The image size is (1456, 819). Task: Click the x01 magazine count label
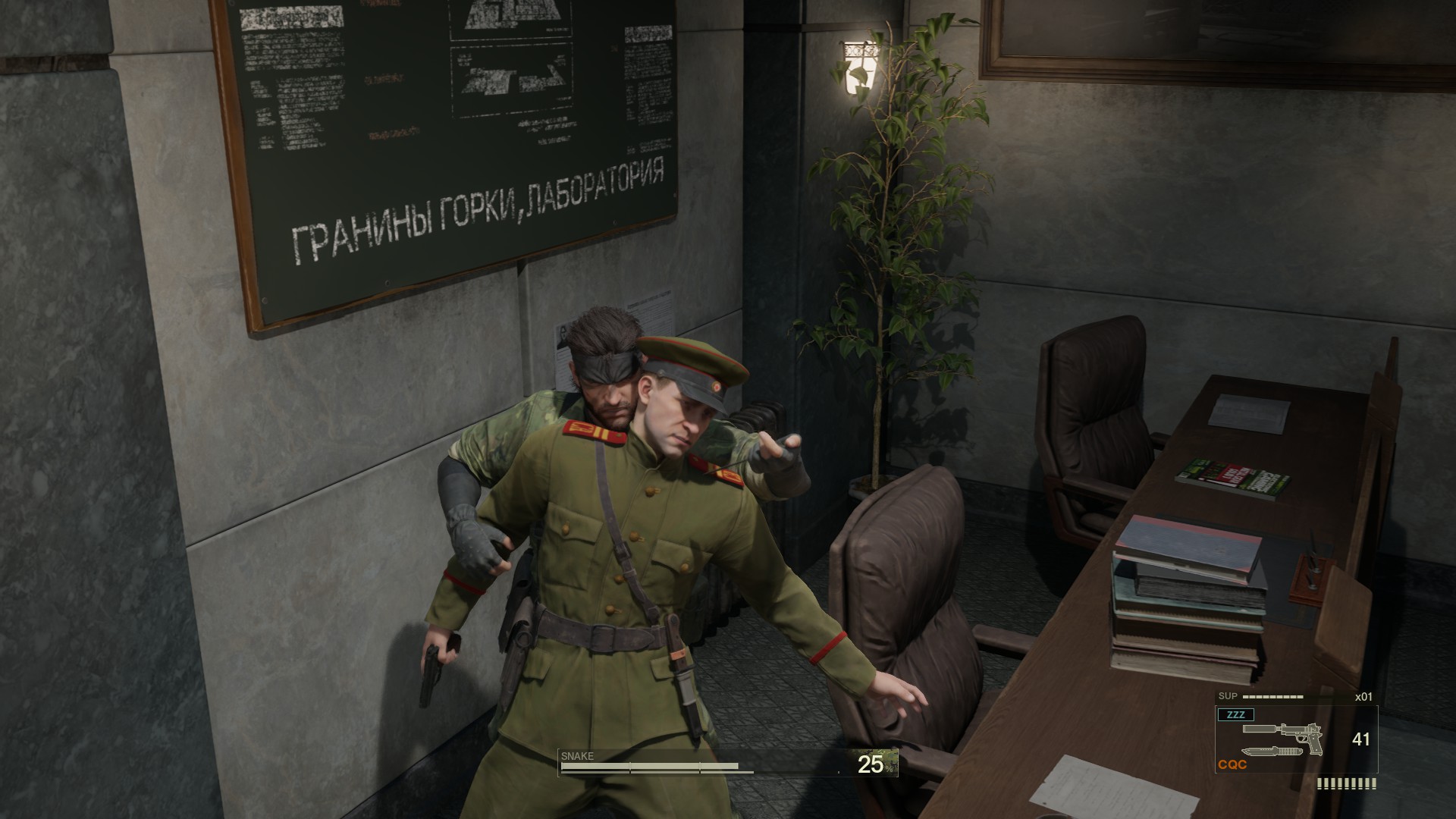pyautogui.click(x=1363, y=696)
